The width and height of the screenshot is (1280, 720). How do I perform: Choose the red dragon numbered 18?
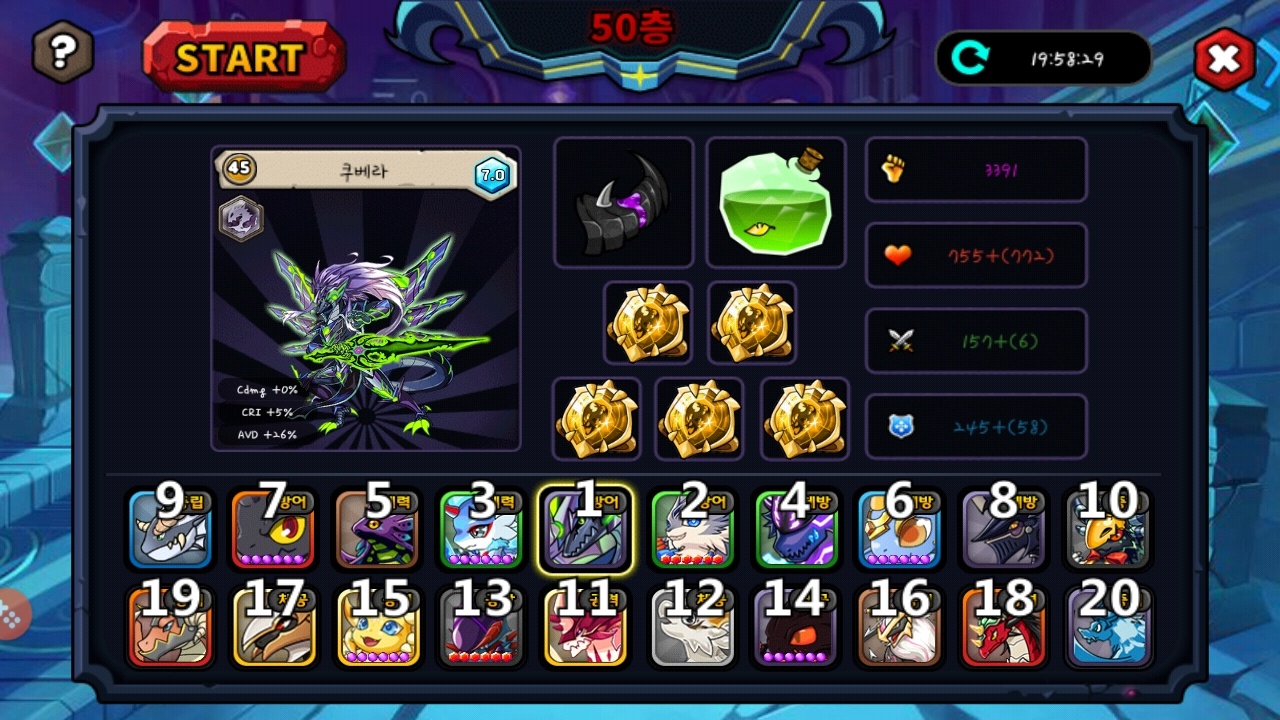[1003, 627]
